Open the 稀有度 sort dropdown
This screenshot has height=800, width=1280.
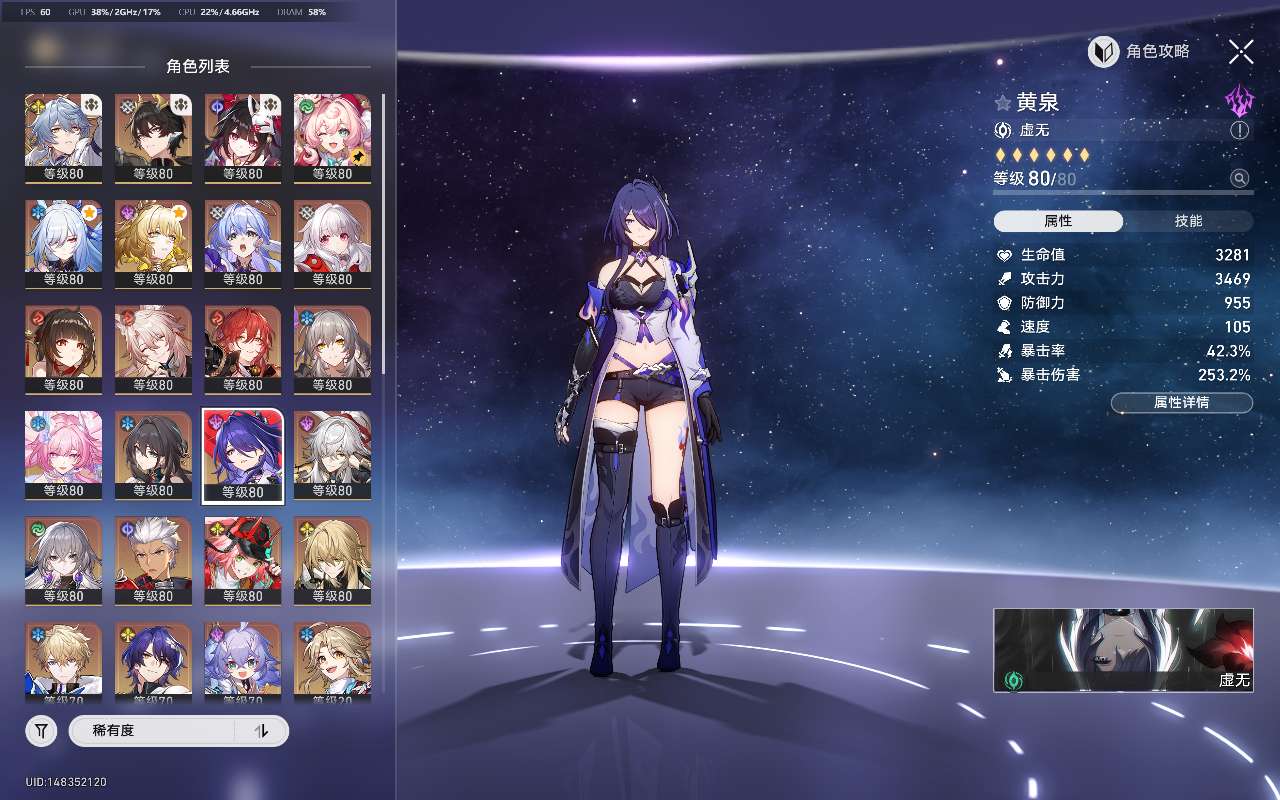(x=152, y=731)
